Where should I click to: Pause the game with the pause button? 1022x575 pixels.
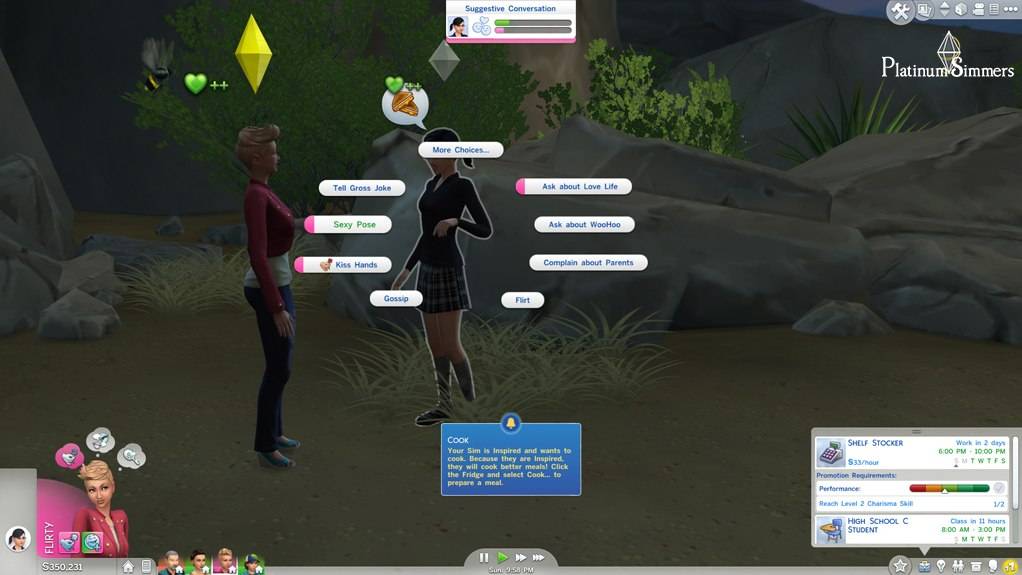[484, 558]
